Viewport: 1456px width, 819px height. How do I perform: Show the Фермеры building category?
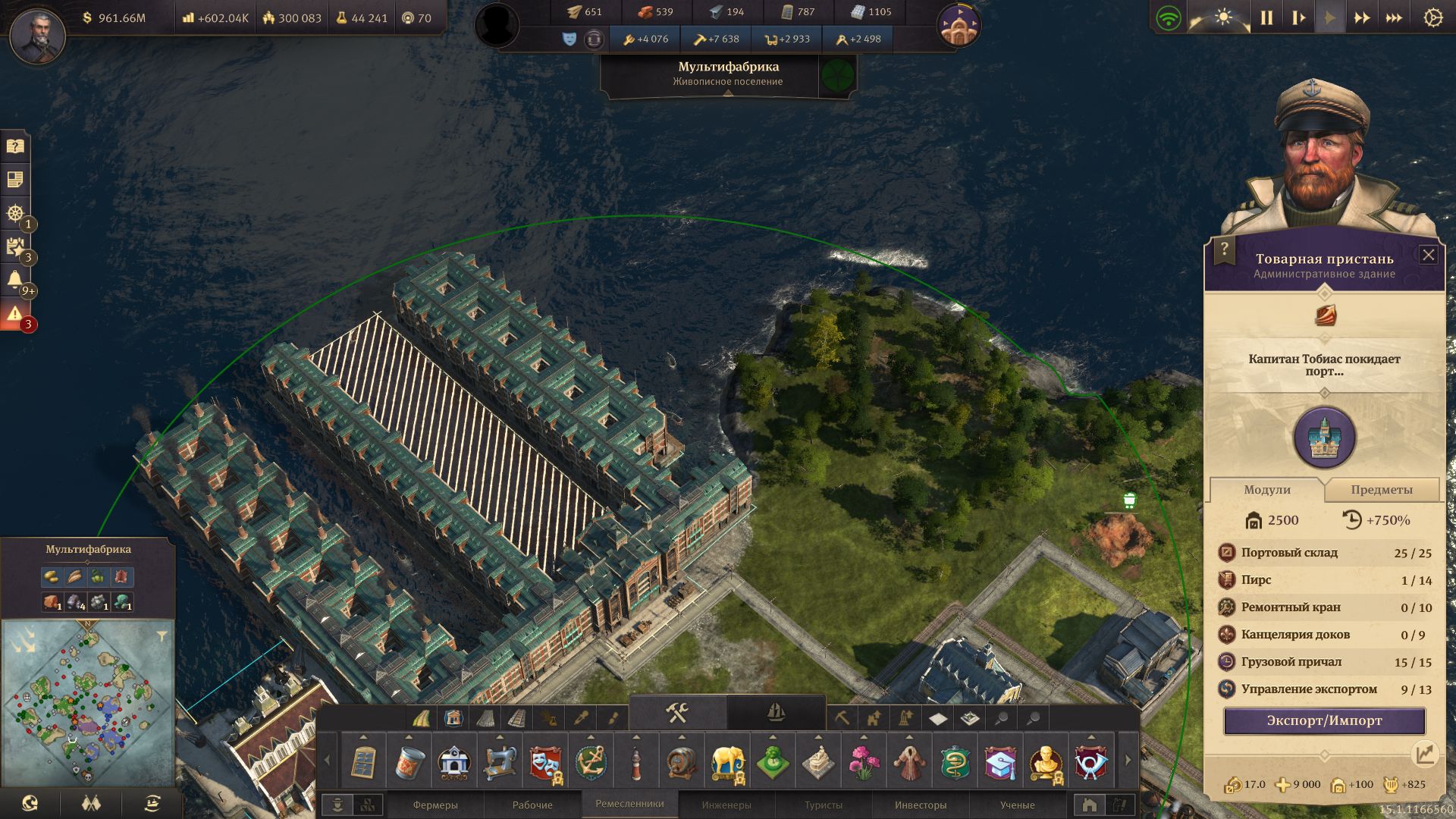tap(435, 805)
